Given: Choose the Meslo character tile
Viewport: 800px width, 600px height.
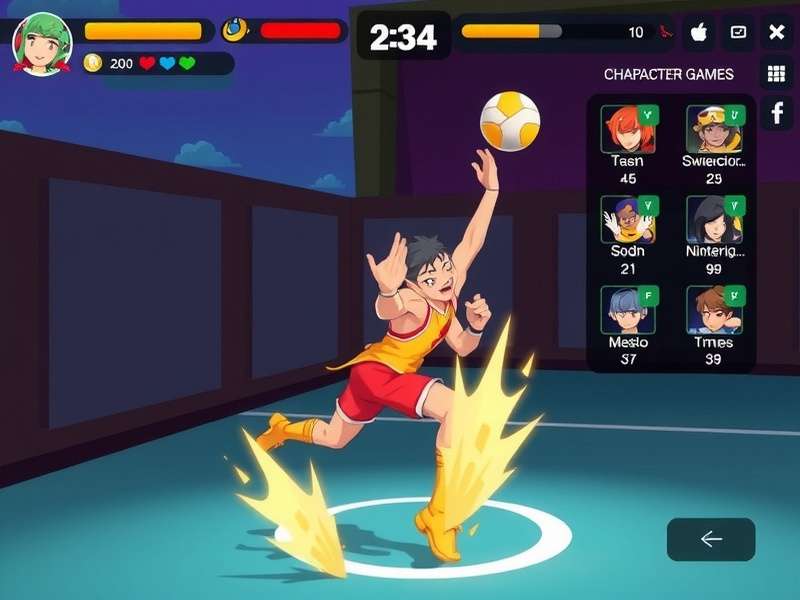Looking at the screenshot, I should tap(628, 310).
